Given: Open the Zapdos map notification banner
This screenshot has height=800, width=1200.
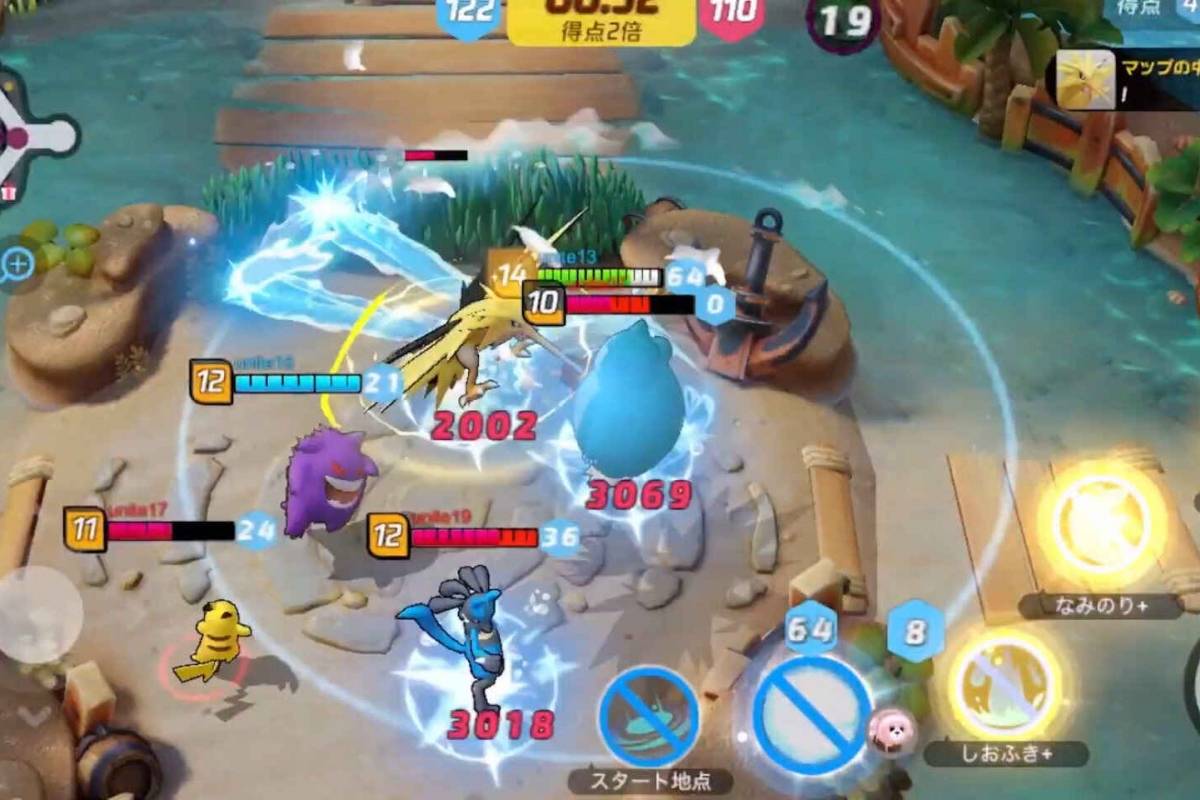Looking at the screenshot, I should click(1122, 81).
